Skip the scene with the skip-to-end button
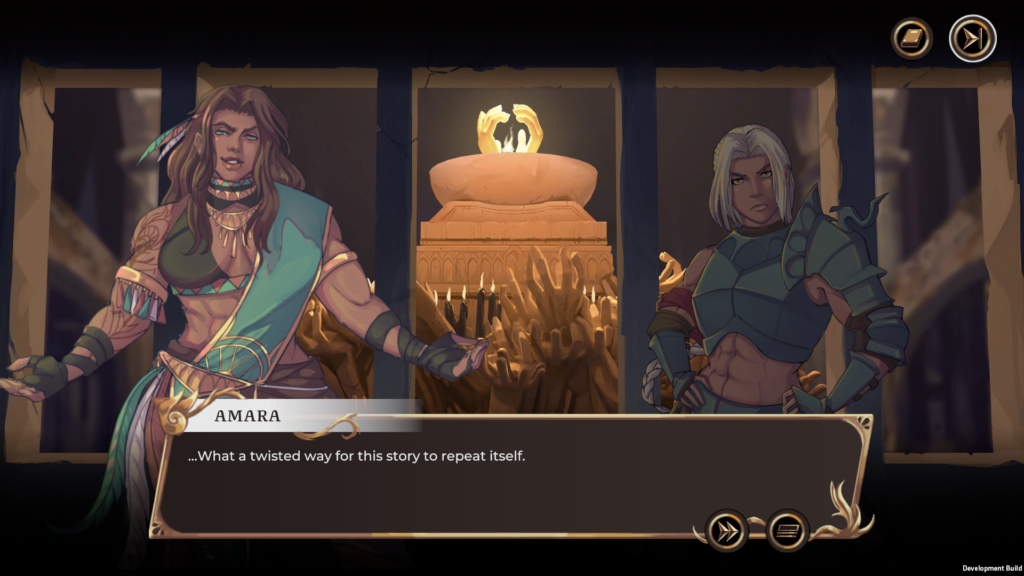This screenshot has width=1024, height=576. pyautogui.click(x=972, y=39)
